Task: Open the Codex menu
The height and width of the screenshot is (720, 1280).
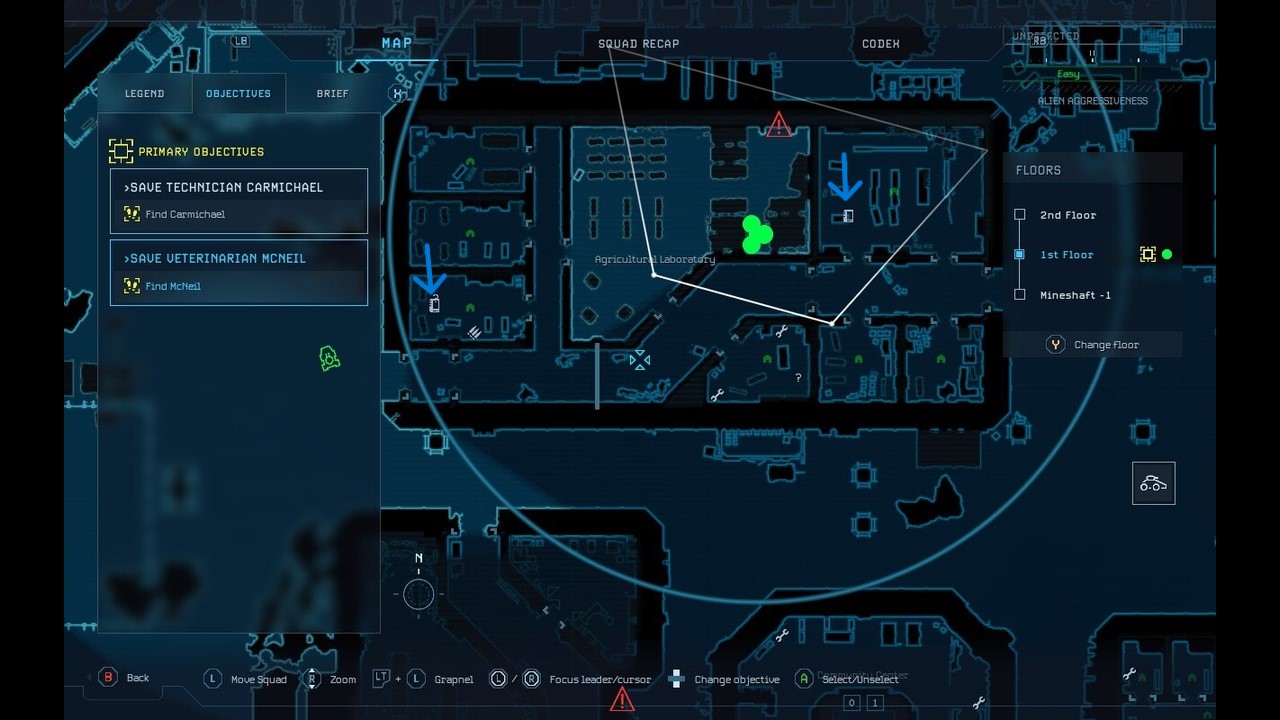Action: click(879, 43)
